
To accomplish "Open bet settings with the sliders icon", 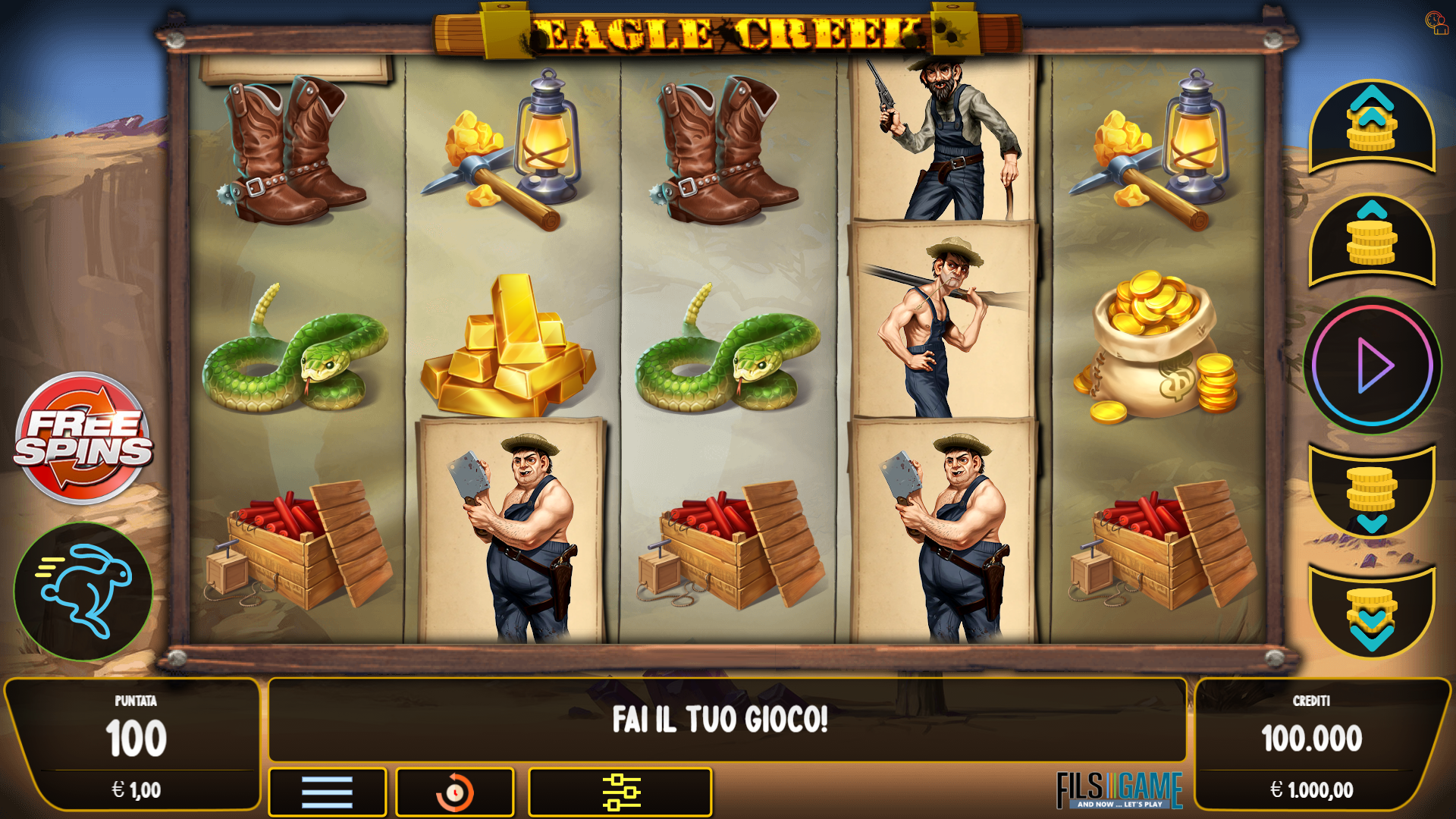I will pos(621,792).
